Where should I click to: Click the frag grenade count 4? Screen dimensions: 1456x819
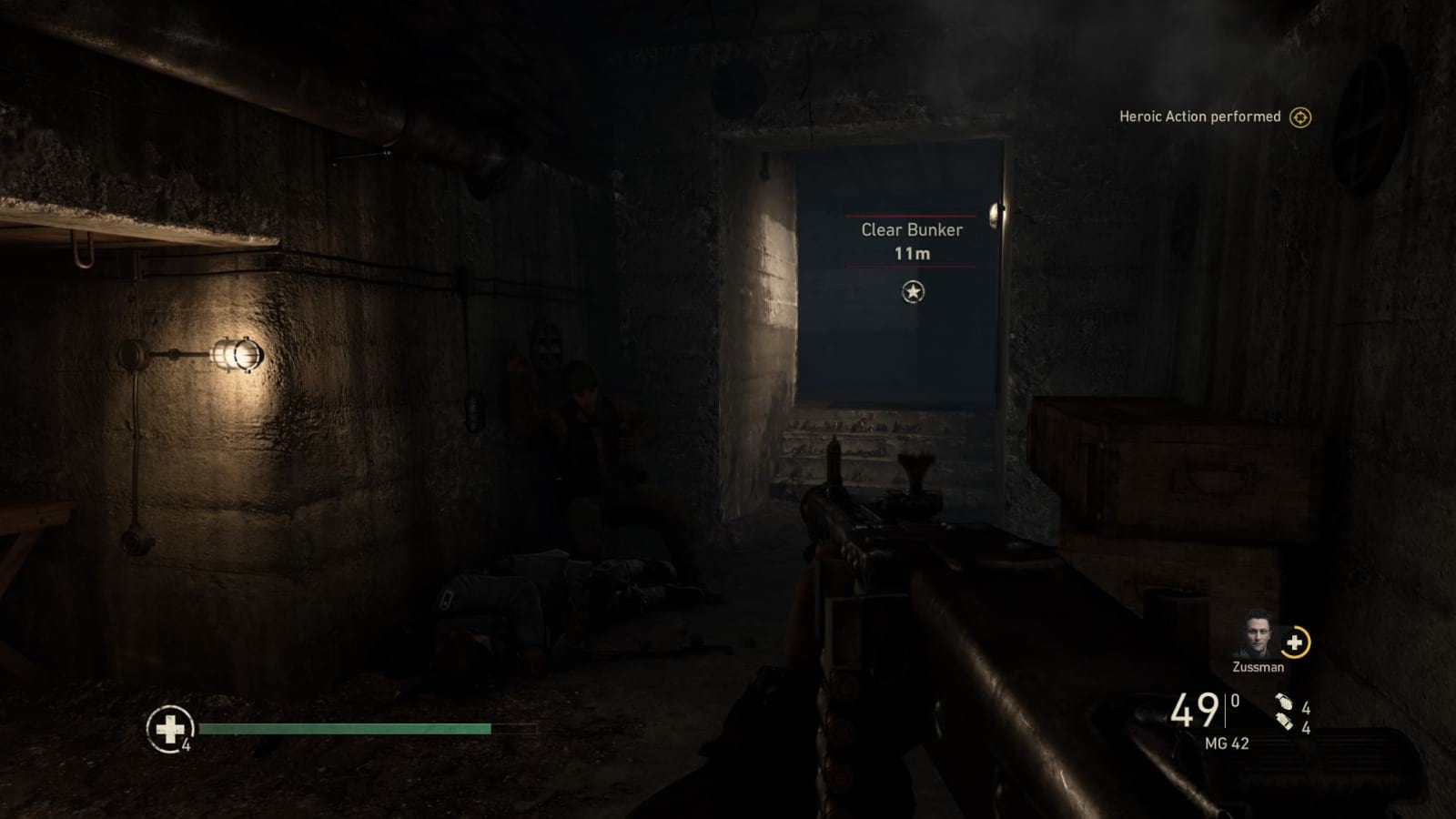point(1307,708)
